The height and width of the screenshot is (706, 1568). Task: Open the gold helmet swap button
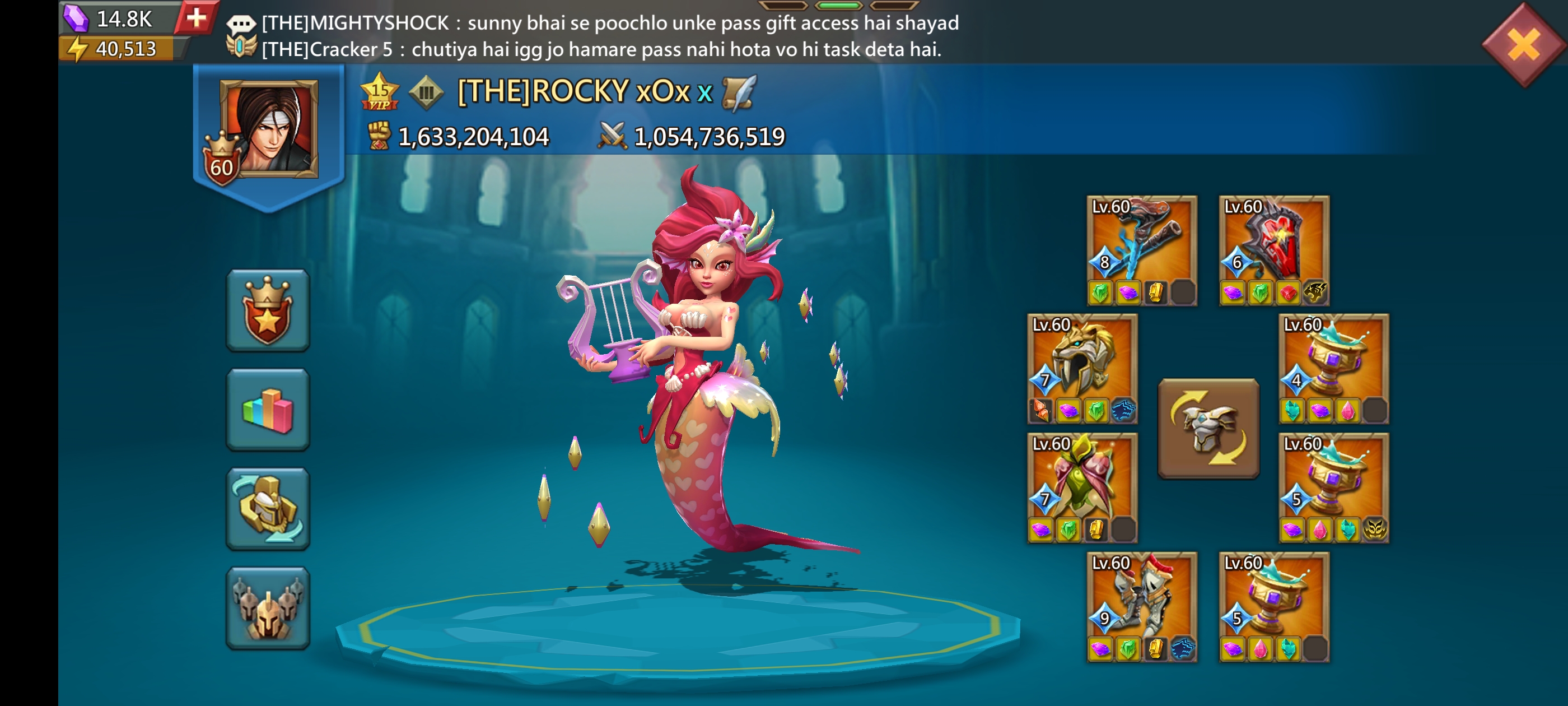[x=268, y=509]
